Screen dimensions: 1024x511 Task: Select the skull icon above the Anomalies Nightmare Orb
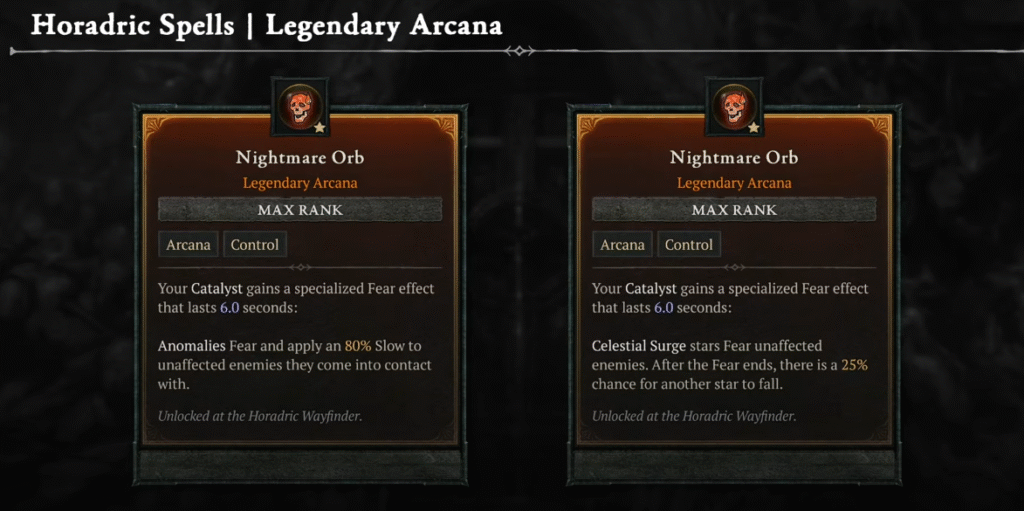pos(299,107)
